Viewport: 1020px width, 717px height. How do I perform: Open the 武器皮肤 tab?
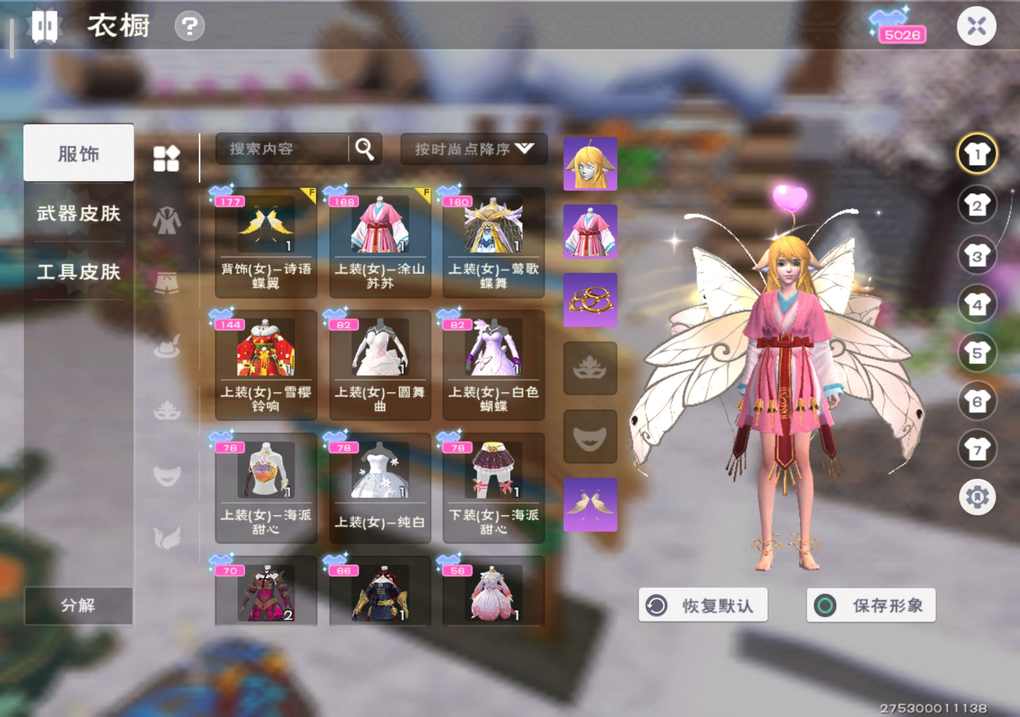point(79,213)
